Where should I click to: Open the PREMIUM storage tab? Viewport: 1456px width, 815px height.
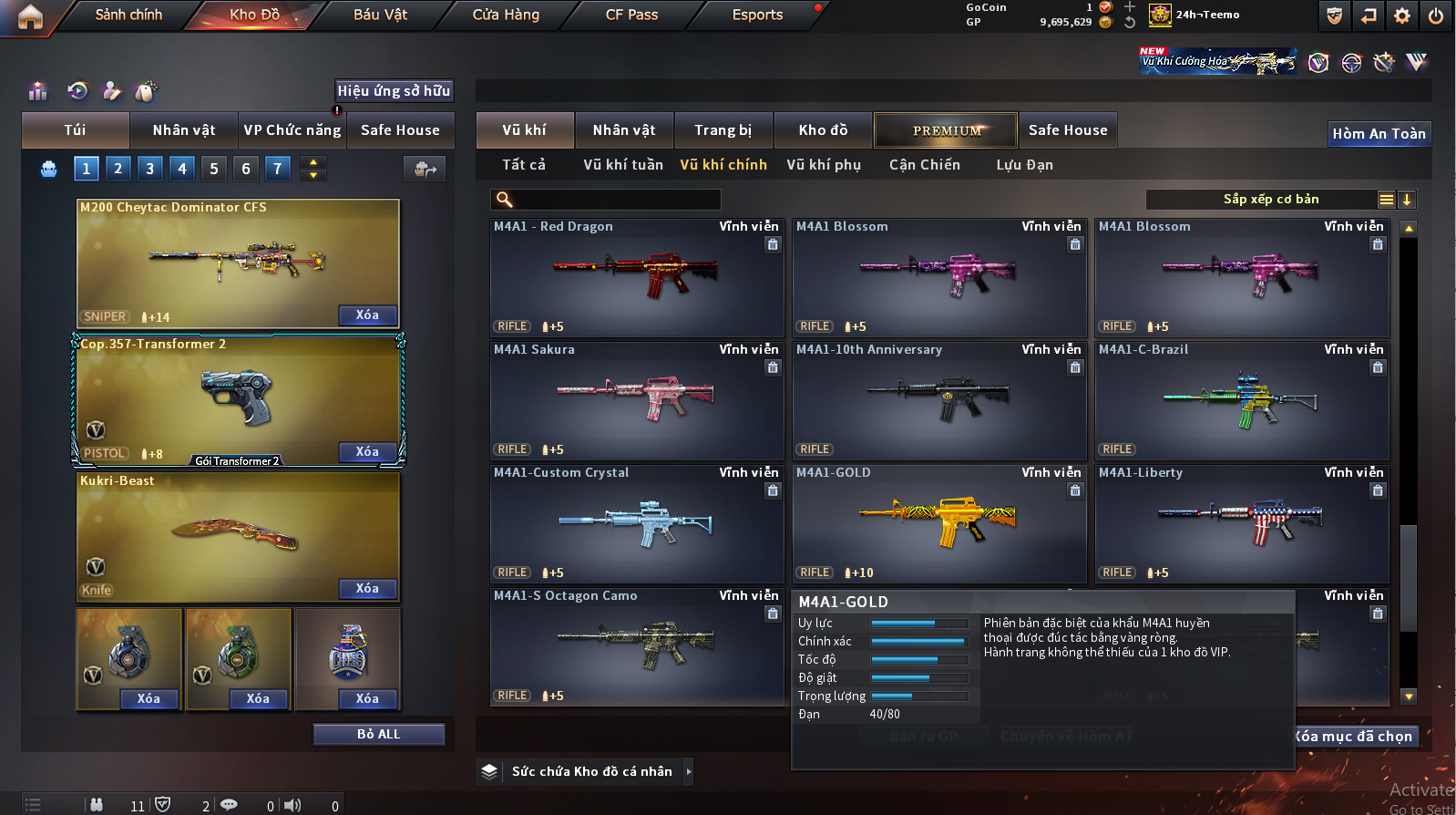[947, 130]
